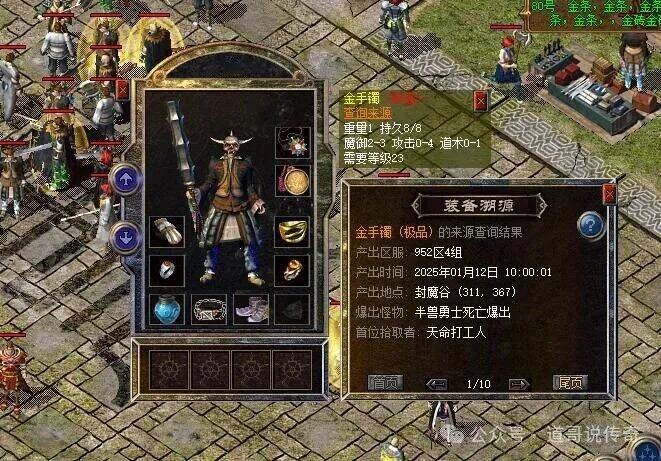Go to the next results page arrow
The height and width of the screenshot is (461, 661).
518,383
